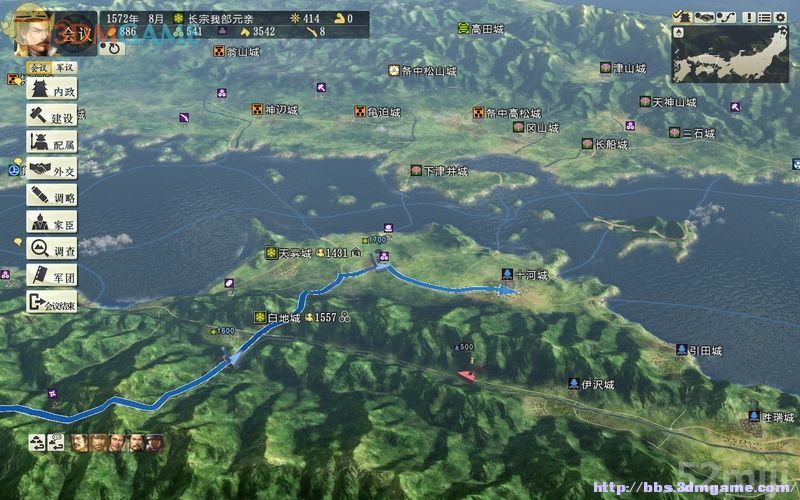
Task: Open the 家臣 retainers menu
Action: tap(52, 222)
